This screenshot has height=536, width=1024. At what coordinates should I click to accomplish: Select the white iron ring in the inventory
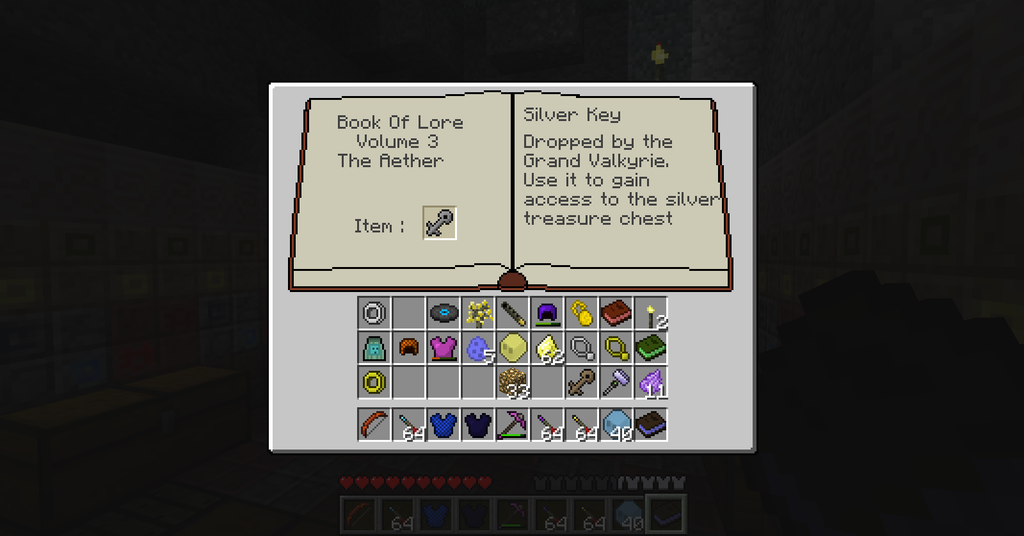point(374,313)
